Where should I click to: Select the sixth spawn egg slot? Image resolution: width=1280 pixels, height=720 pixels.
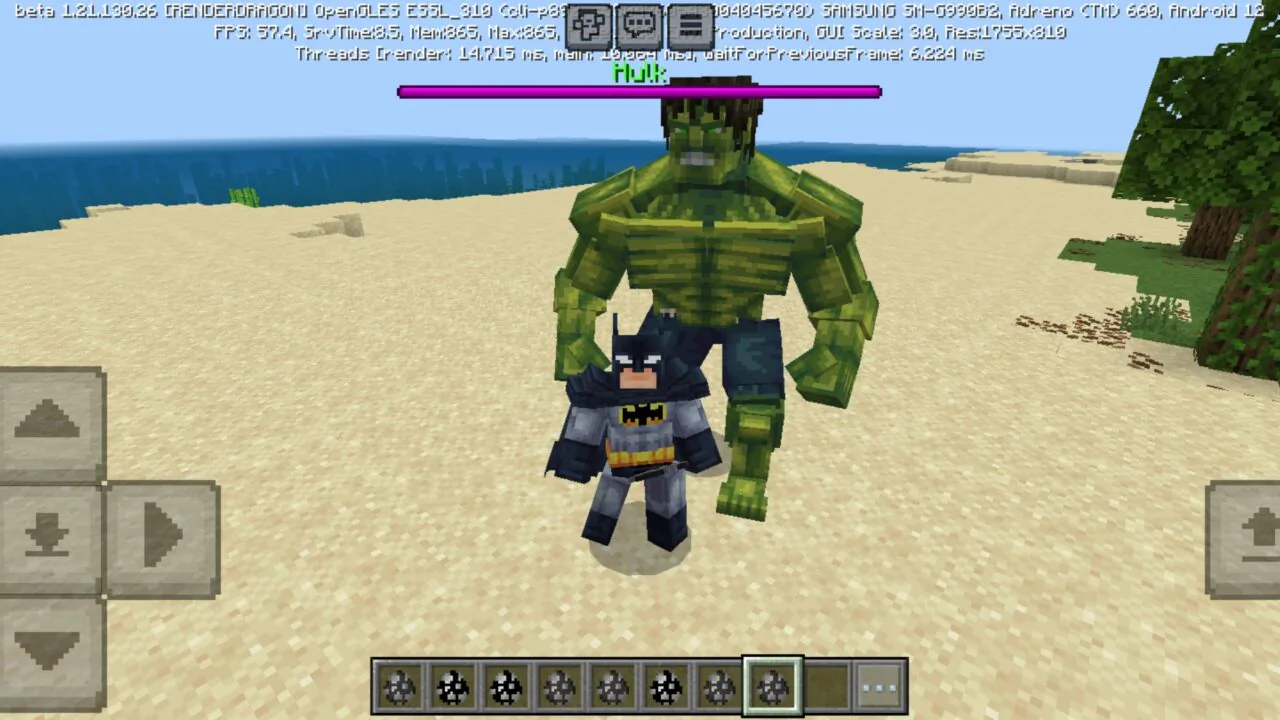pyautogui.click(x=666, y=687)
